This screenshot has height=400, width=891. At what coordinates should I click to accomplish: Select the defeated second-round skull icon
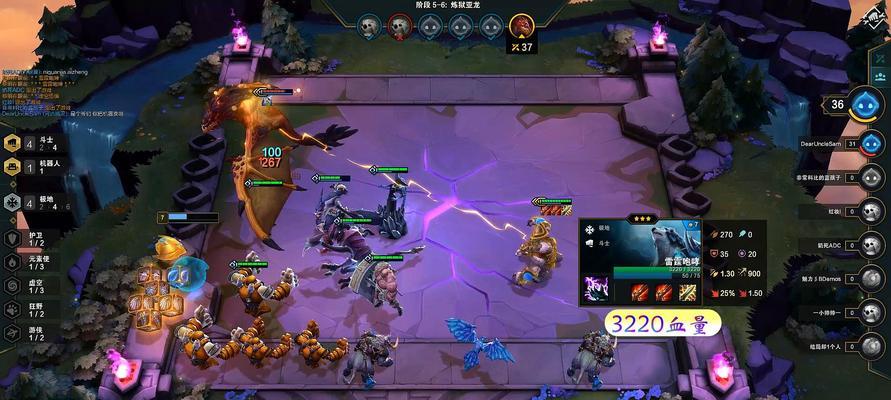pyautogui.click(x=399, y=26)
